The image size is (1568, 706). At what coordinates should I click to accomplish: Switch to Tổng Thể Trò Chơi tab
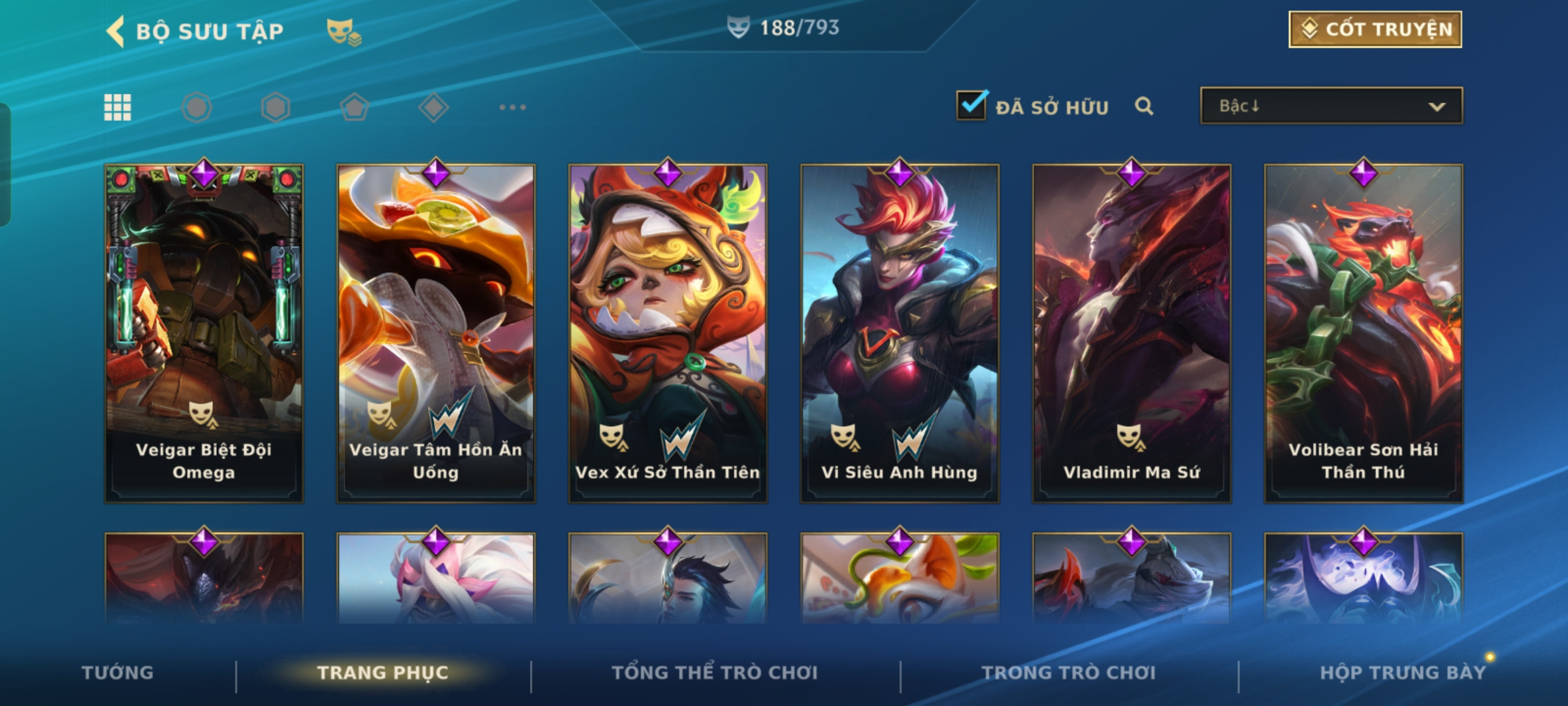pyautogui.click(x=714, y=673)
